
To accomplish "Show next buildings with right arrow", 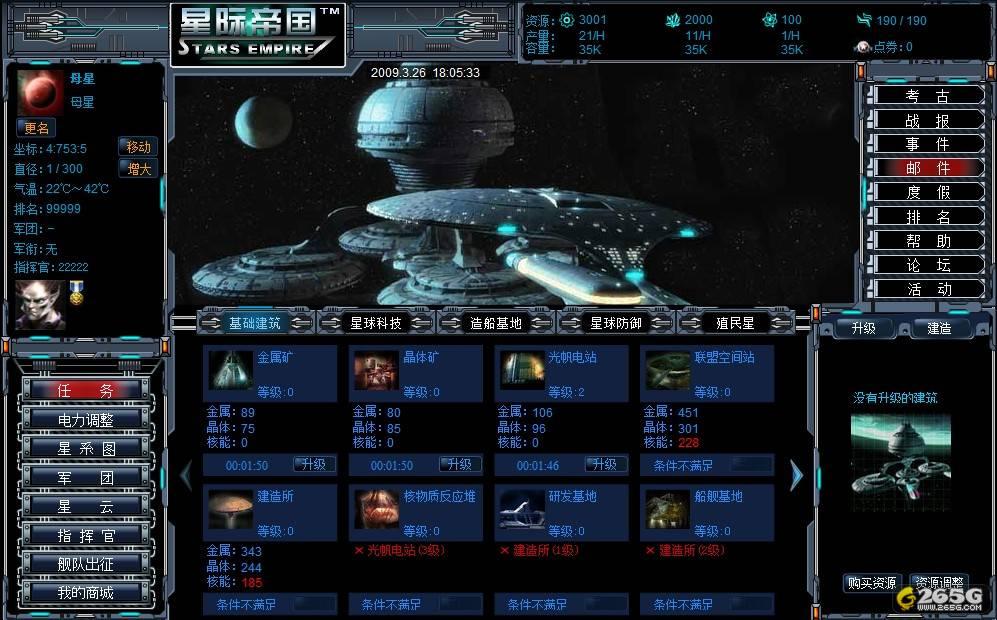I will 796,475.
